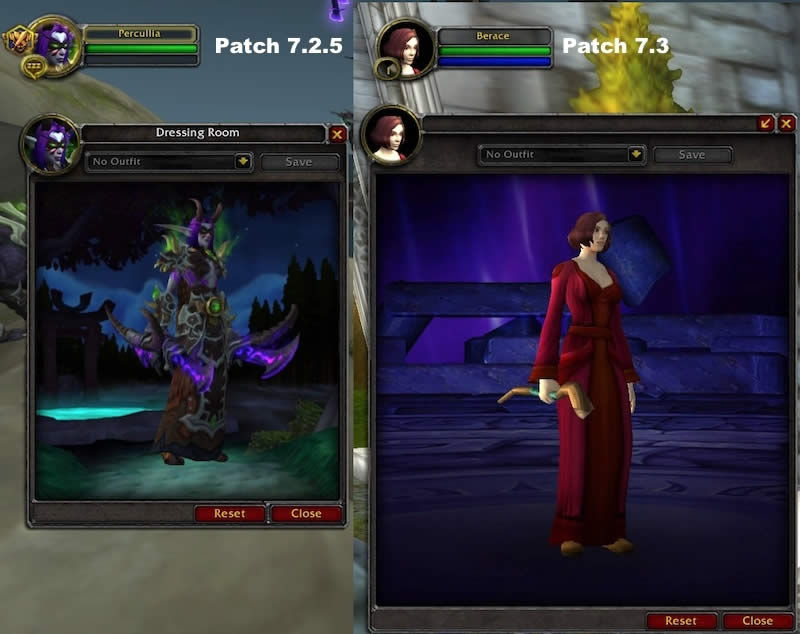
Task: Select Percullia's player portrait frame
Action: tap(57, 42)
